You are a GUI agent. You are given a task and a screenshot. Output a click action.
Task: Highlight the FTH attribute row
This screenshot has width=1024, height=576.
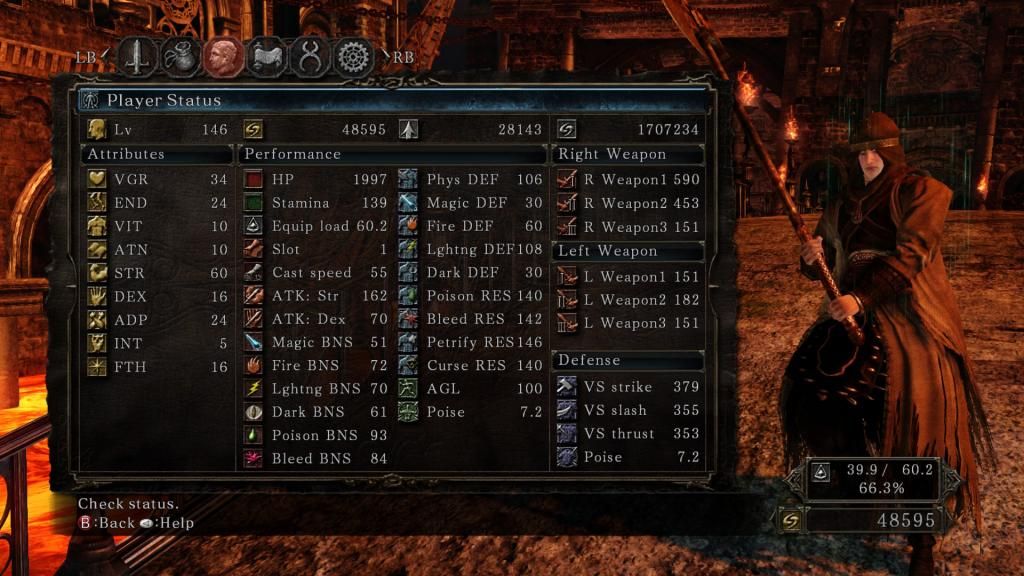pyautogui.click(x=157, y=366)
